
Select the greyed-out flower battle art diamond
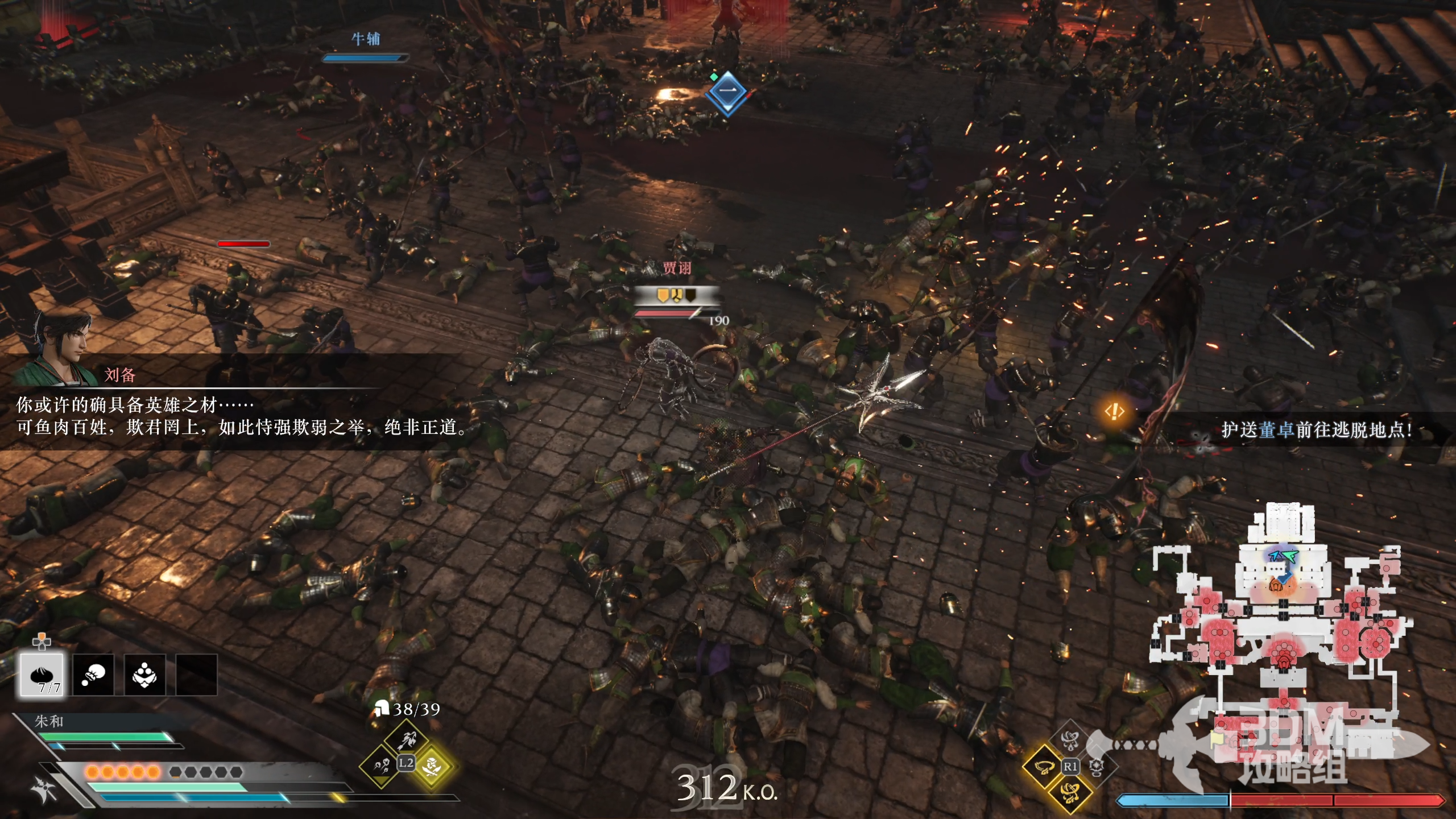(x=1097, y=767)
